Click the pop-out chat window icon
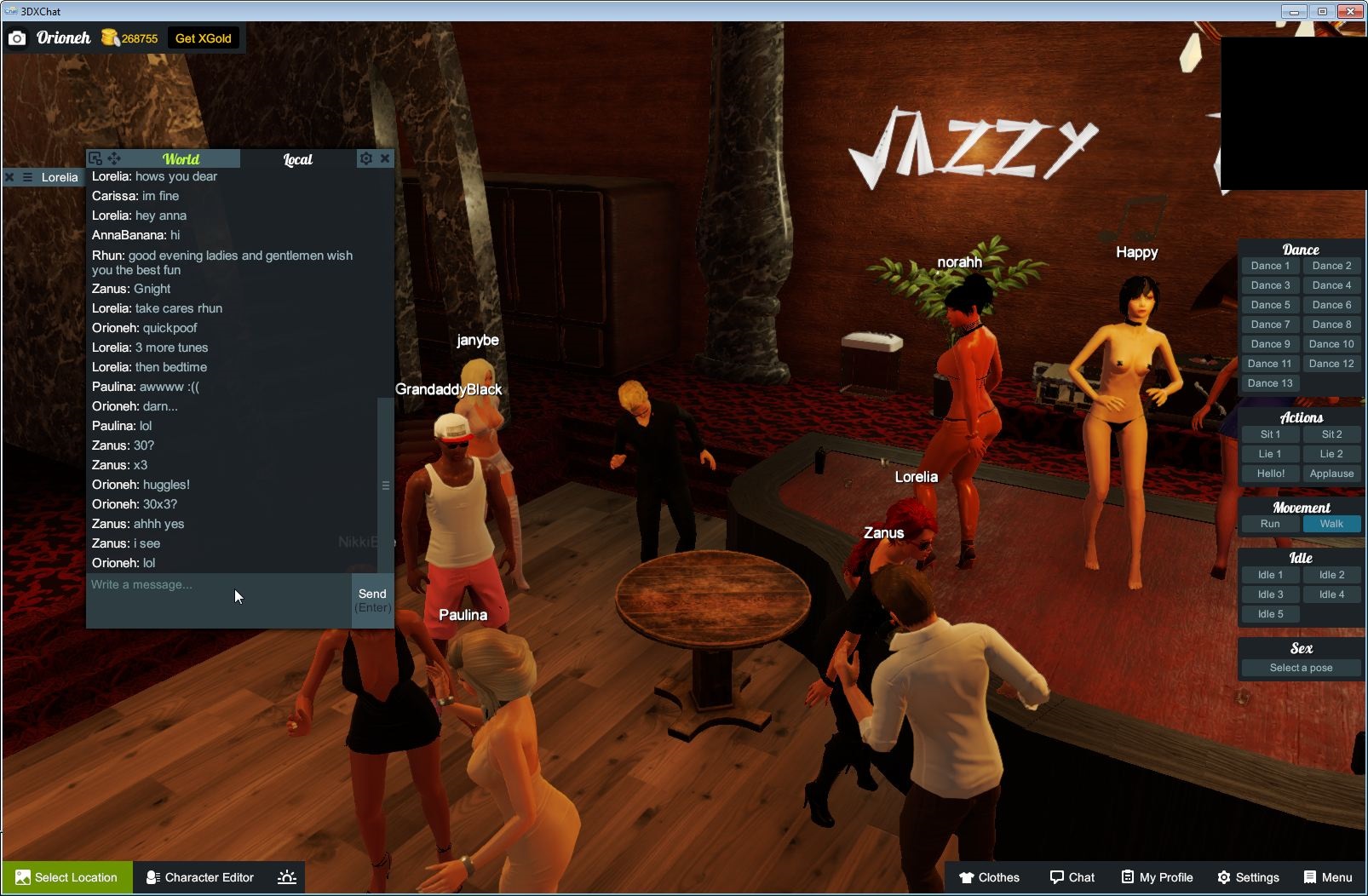The image size is (1368, 896). tap(95, 158)
